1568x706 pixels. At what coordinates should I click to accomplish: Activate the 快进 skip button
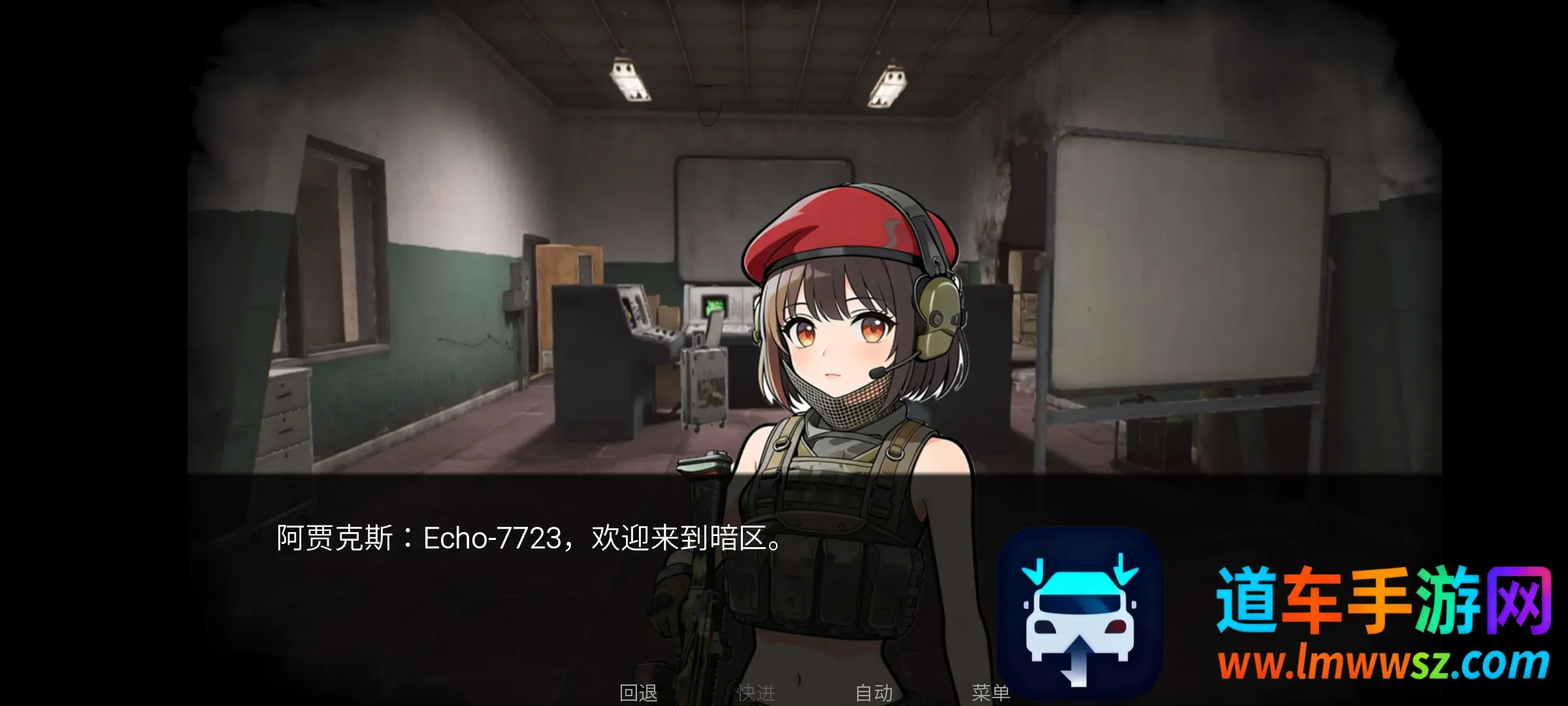pos(756,692)
